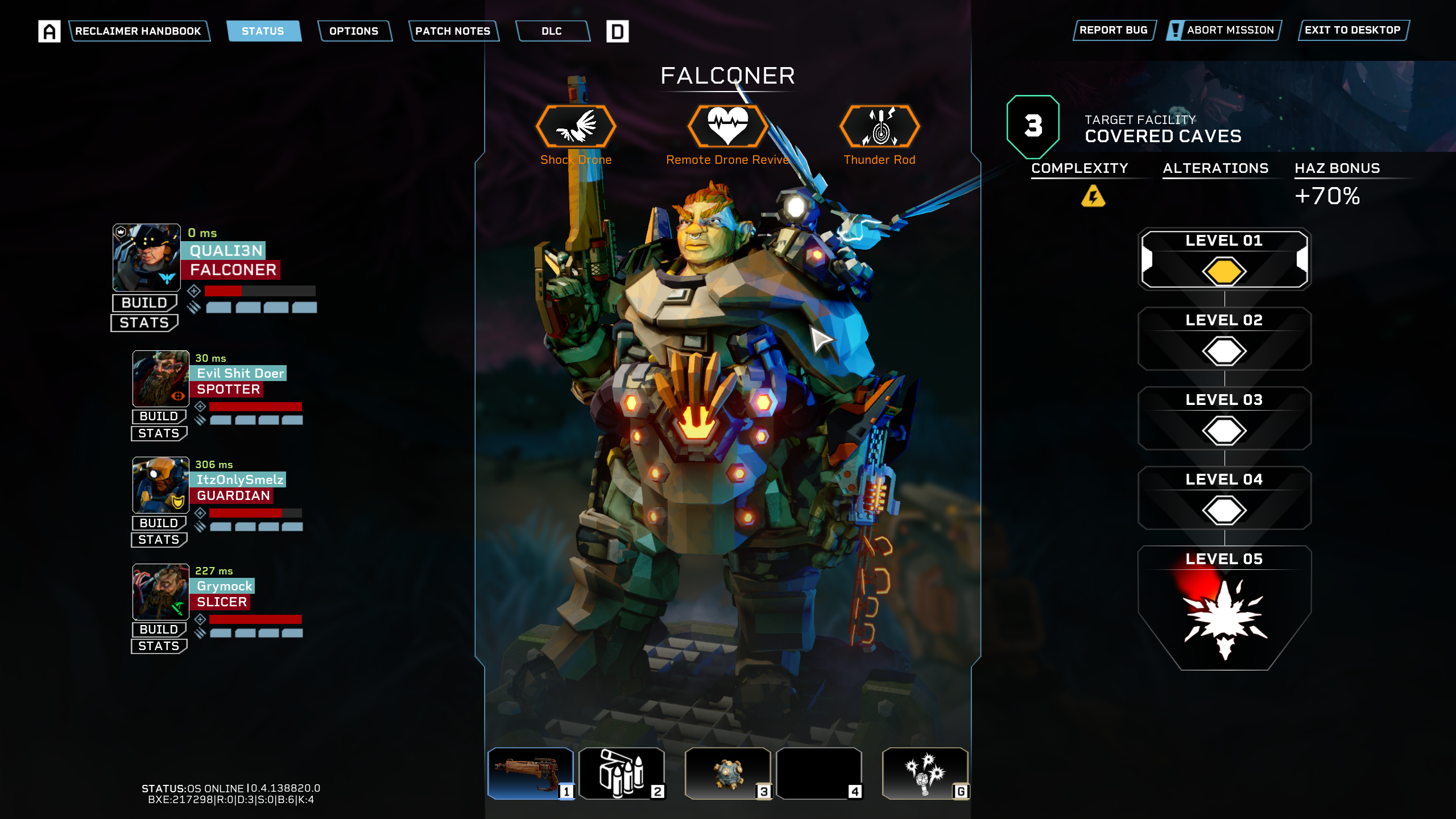Click the Report Bug button

[1113, 30]
